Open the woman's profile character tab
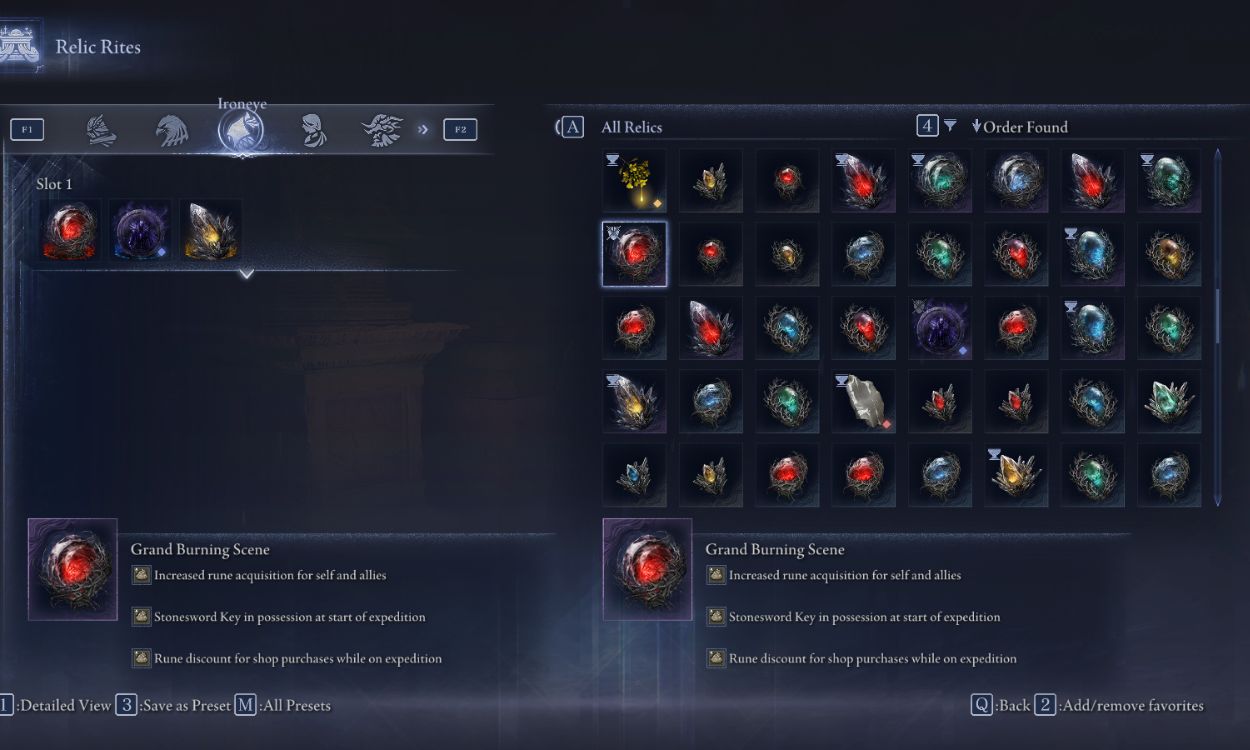Viewport: 1250px width, 750px height. [x=313, y=130]
